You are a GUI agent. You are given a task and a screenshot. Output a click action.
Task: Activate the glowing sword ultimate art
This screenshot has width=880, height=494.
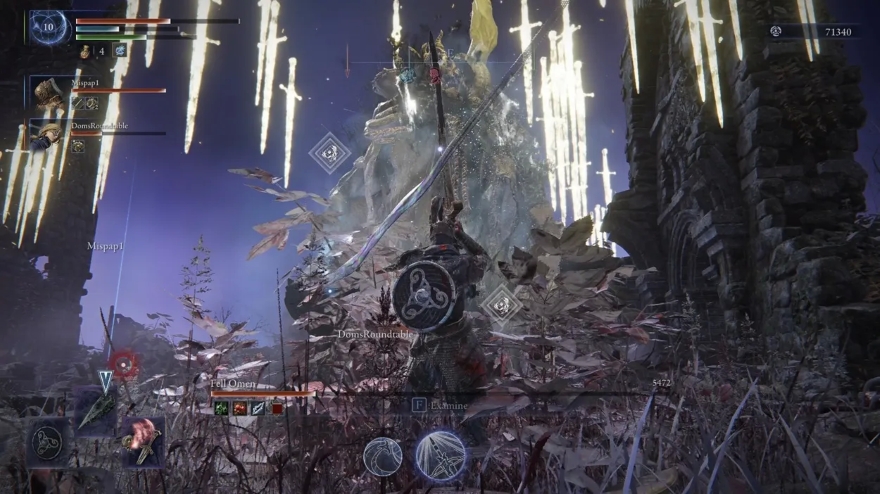[440, 456]
